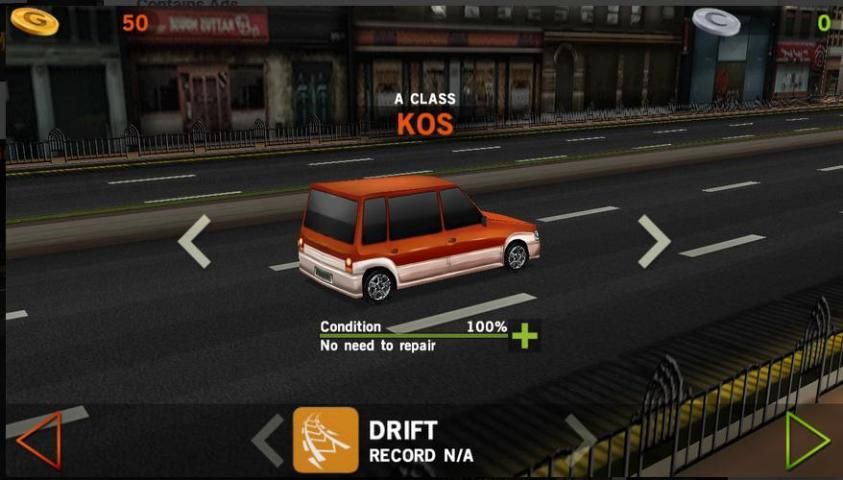Start the race with green triangle arrow
The height and width of the screenshot is (480, 843).
[806, 439]
